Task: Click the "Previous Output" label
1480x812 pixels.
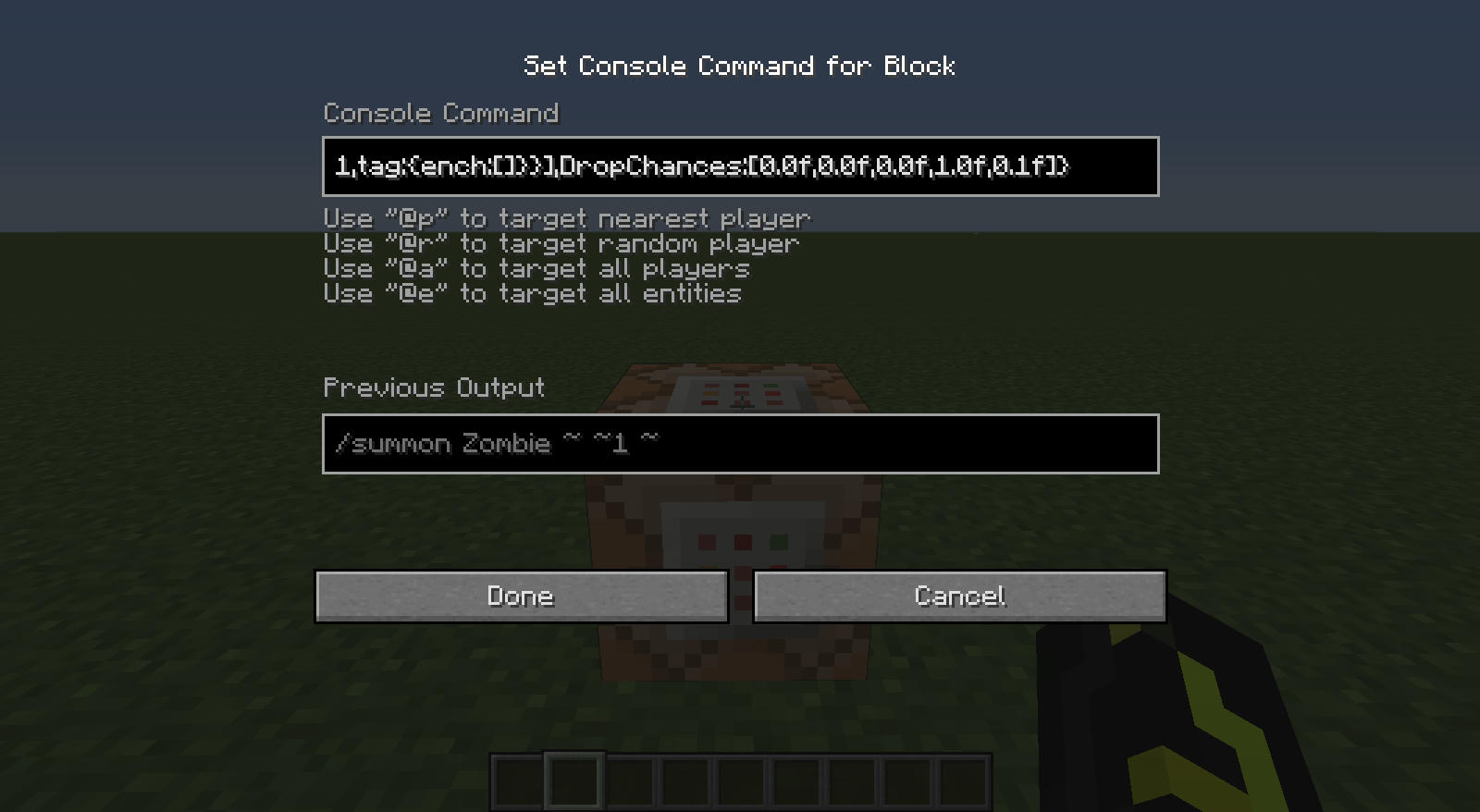Action: tap(435, 388)
